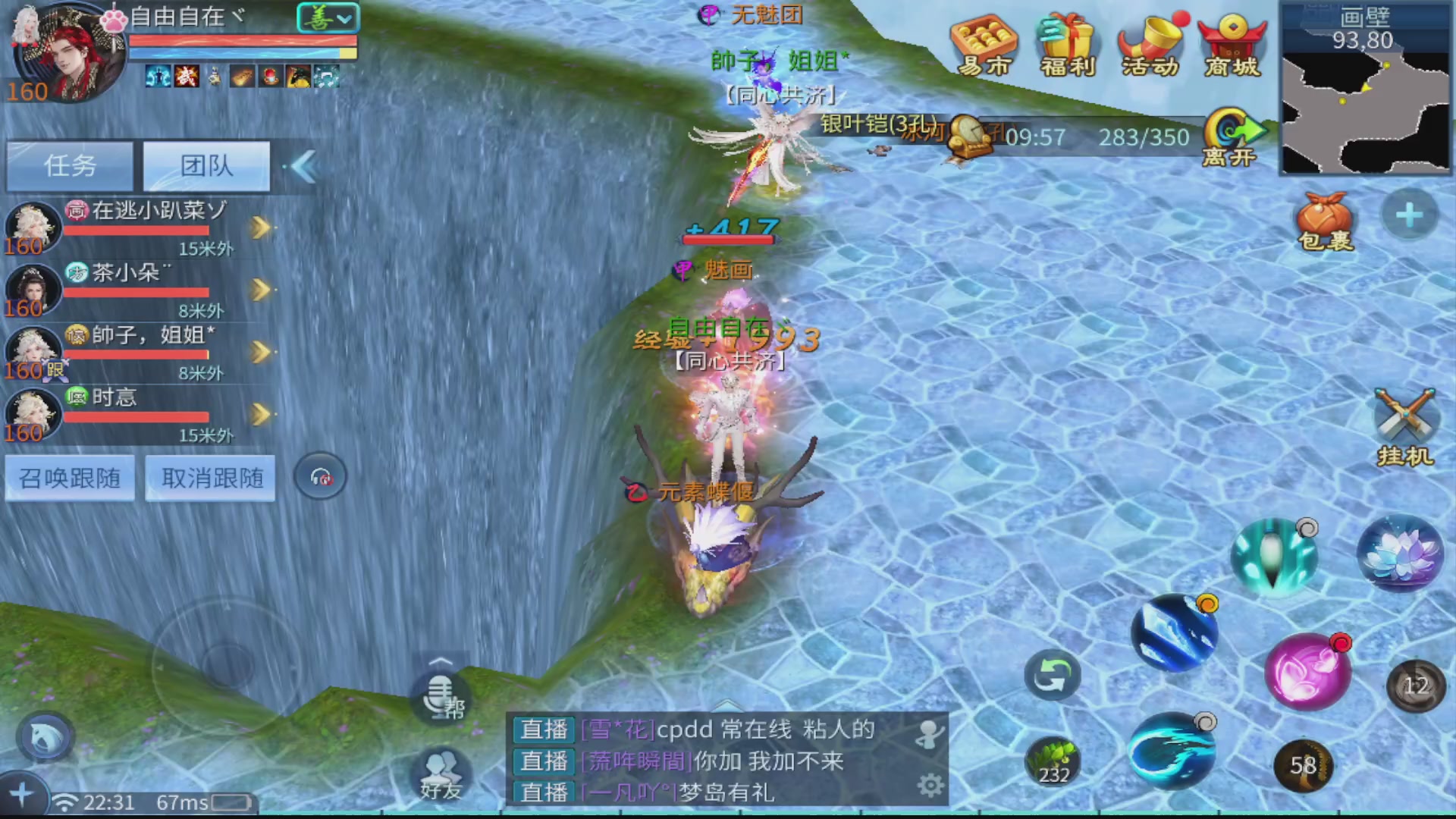Open the 好友 friends panel
The width and height of the screenshot is (1456, 819).
pos(440,773)
